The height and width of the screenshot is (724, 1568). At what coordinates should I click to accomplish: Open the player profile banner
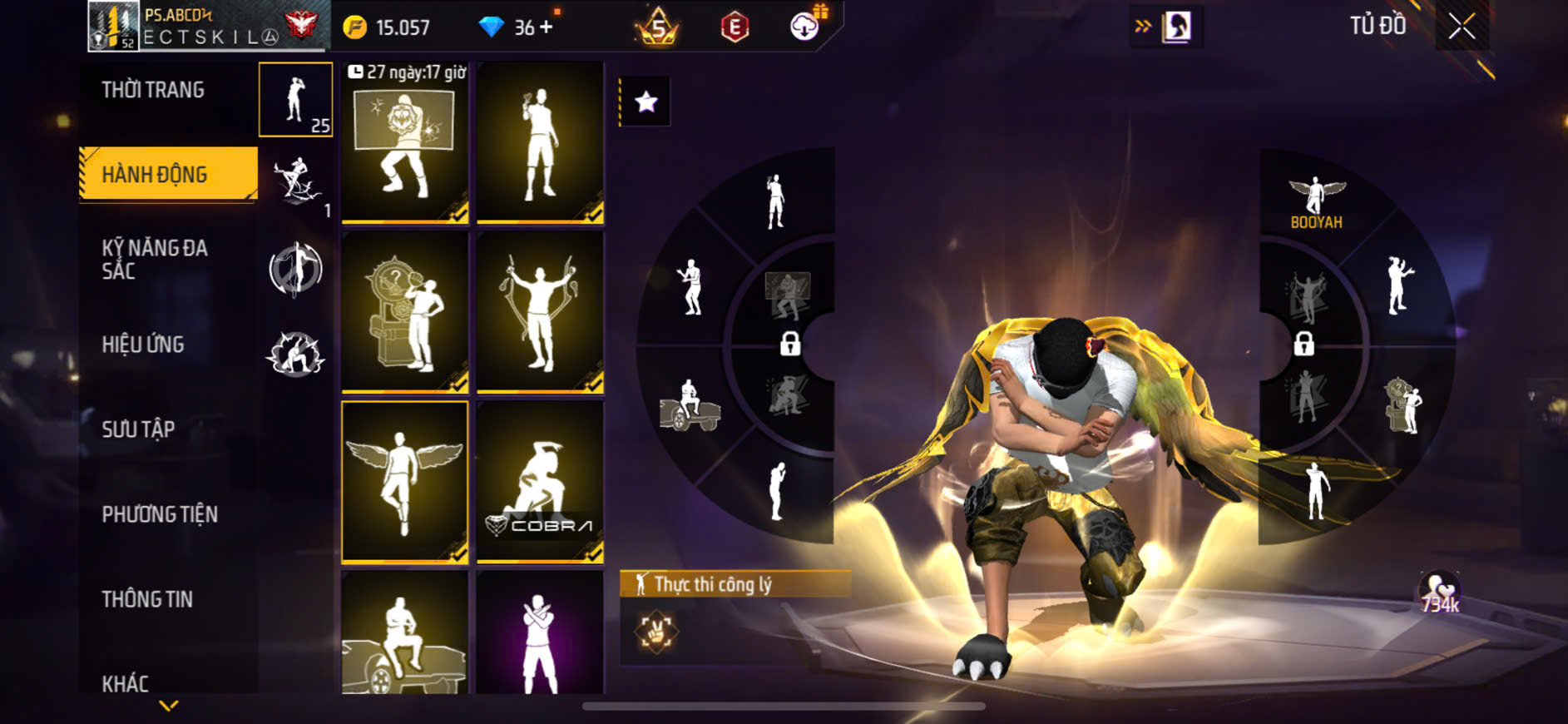click(208, 27)
